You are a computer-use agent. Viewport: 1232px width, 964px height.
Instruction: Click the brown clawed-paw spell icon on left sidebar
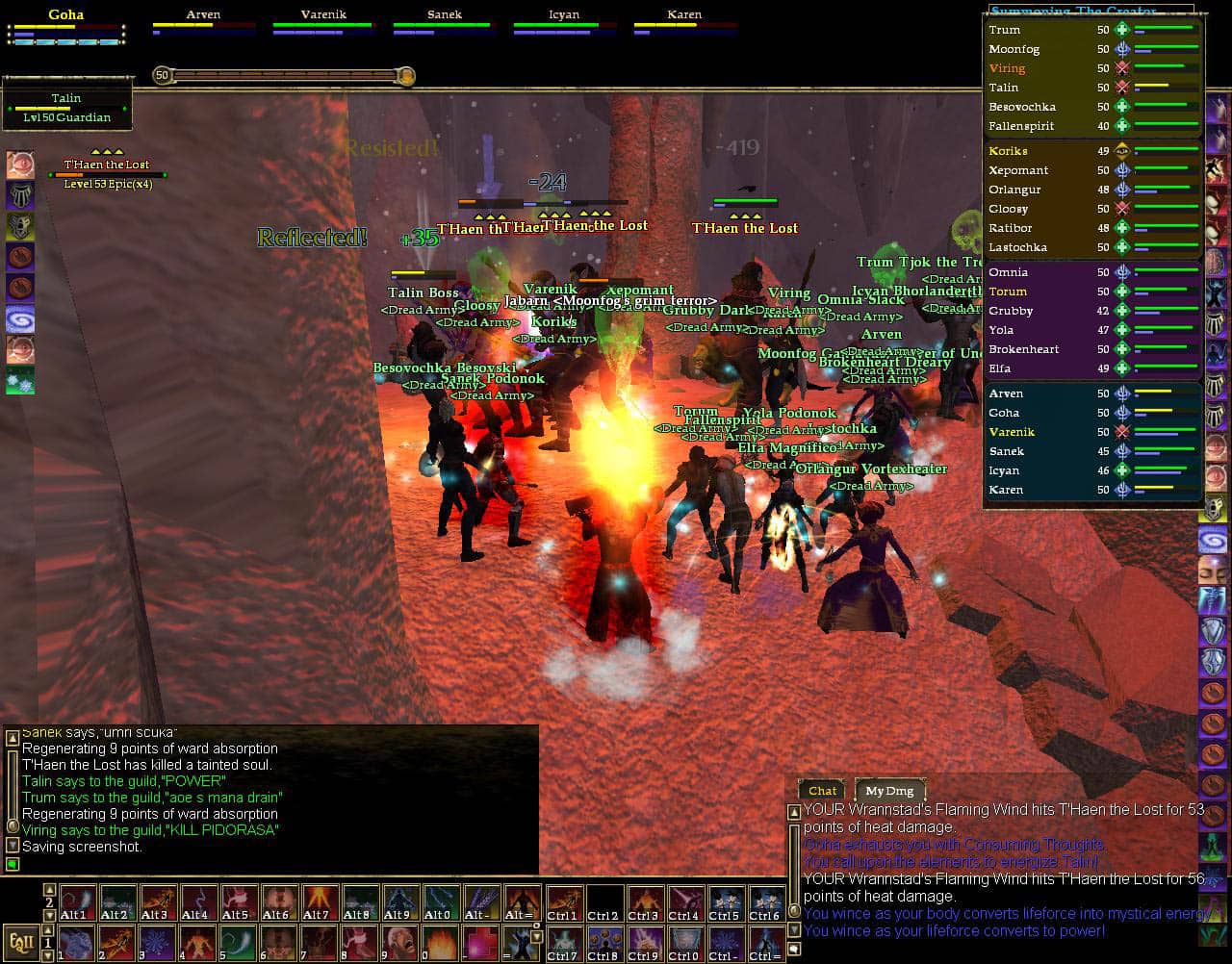21,254
